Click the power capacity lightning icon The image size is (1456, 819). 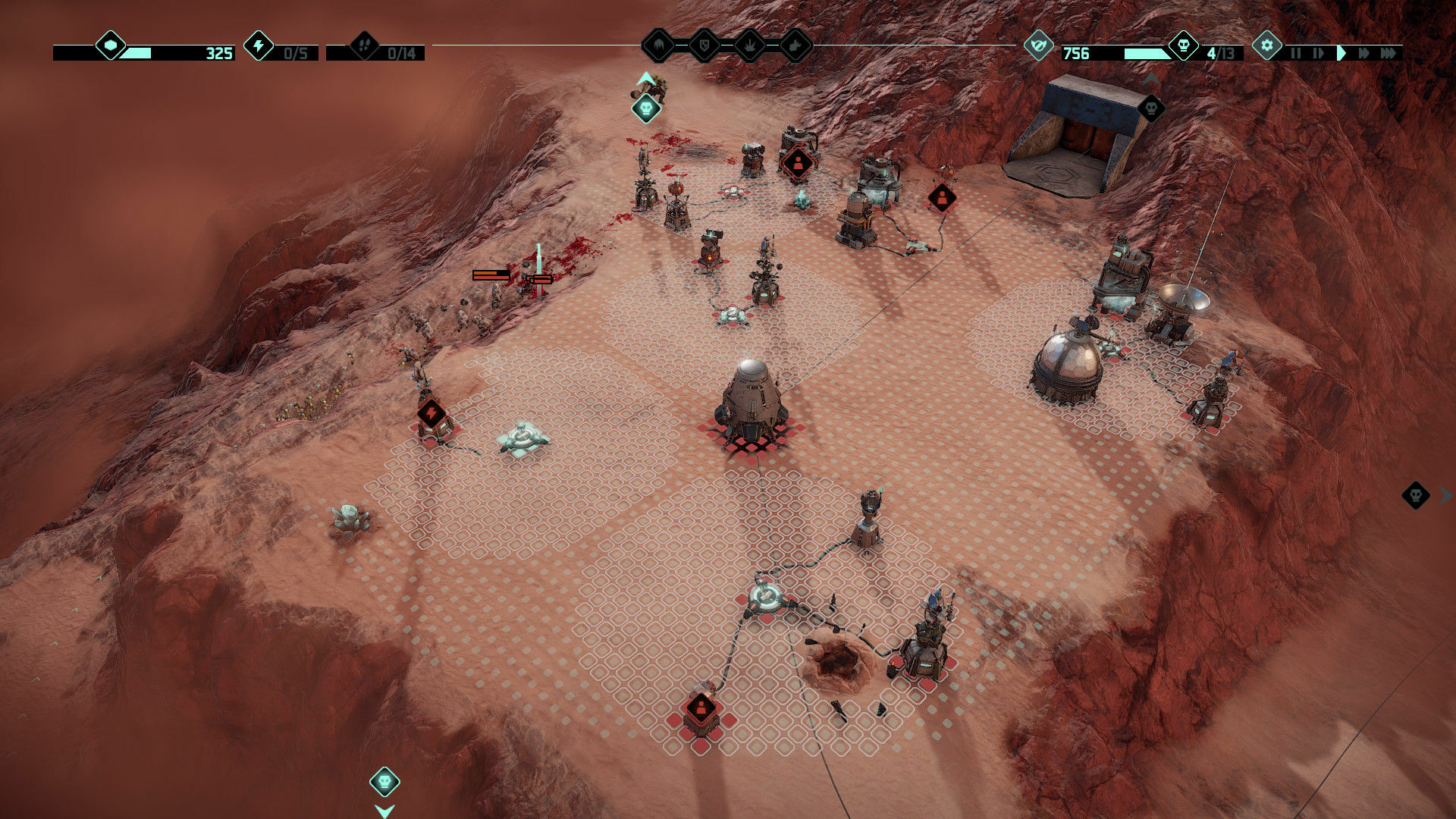click(259, 47)
